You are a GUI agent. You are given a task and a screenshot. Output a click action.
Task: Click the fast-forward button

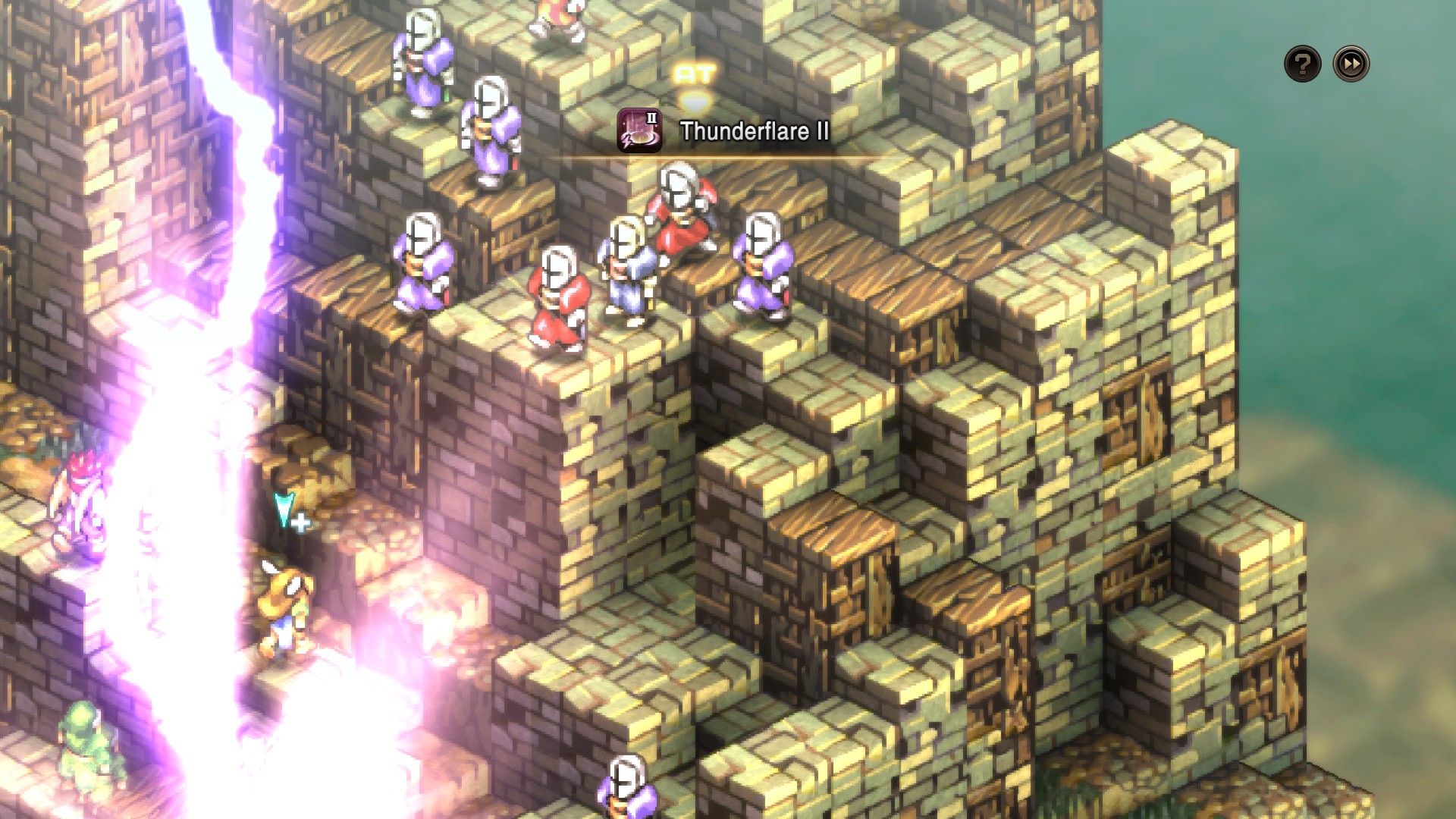coord(1351,64)
